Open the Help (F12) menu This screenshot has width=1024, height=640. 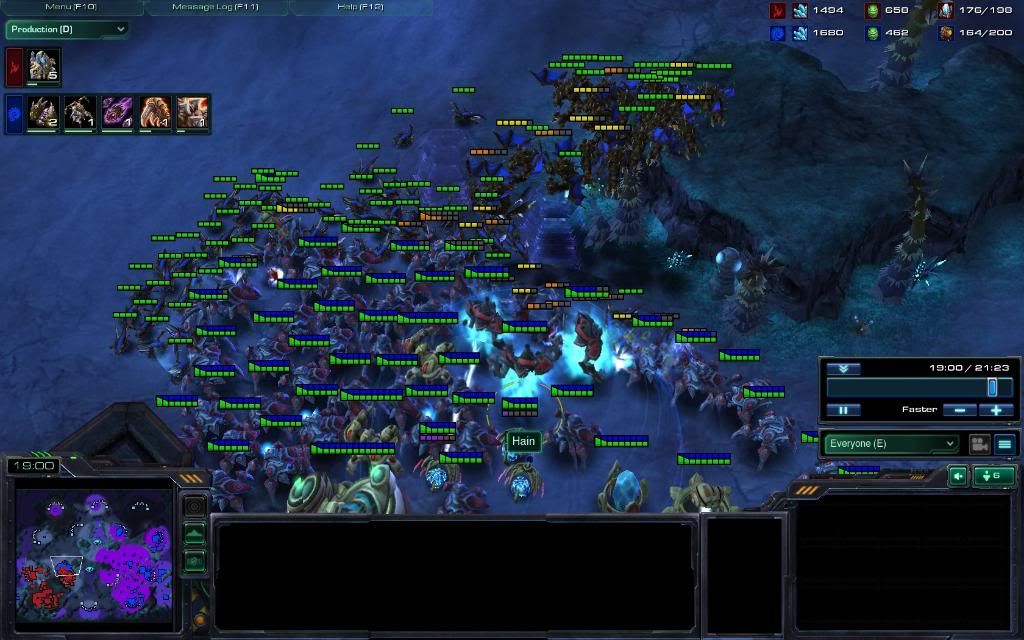pos(360,7)
